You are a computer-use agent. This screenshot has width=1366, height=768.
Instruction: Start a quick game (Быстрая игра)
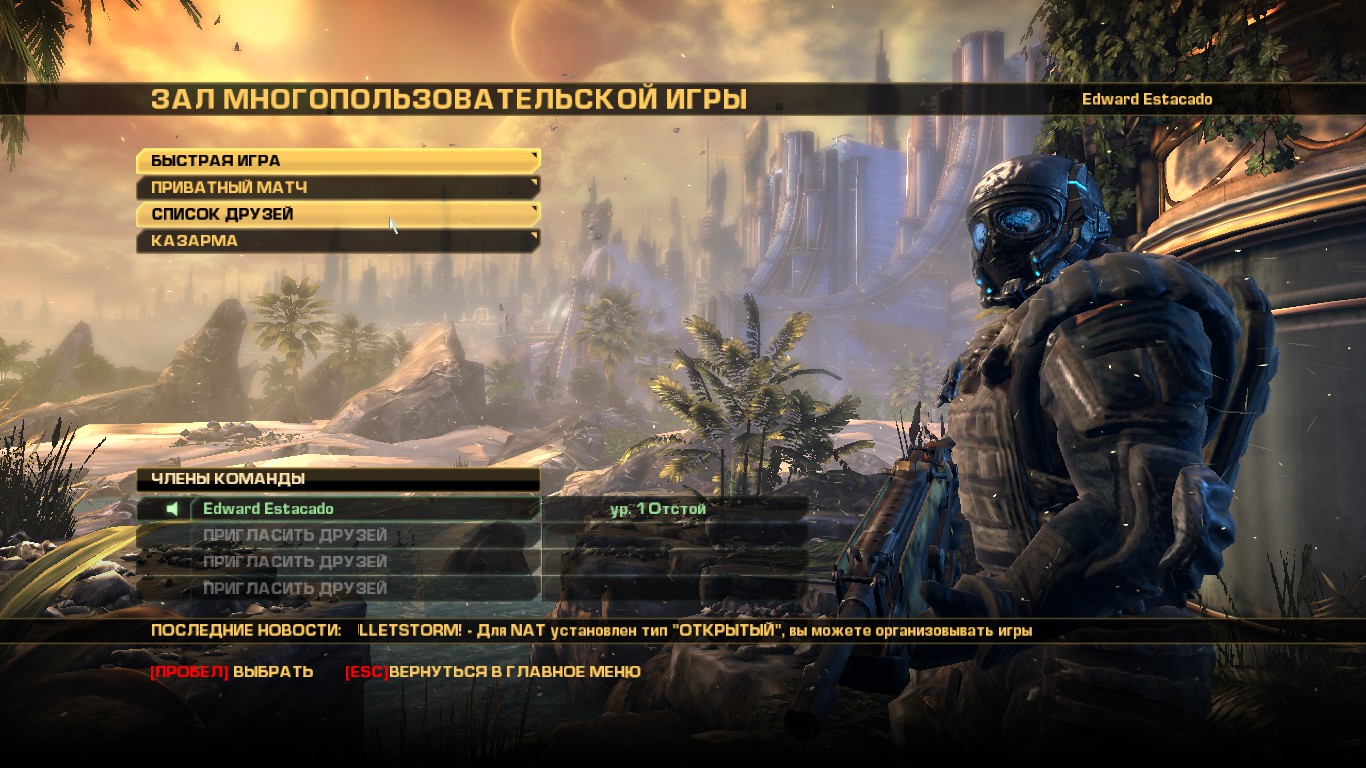(x=337, y=160)
